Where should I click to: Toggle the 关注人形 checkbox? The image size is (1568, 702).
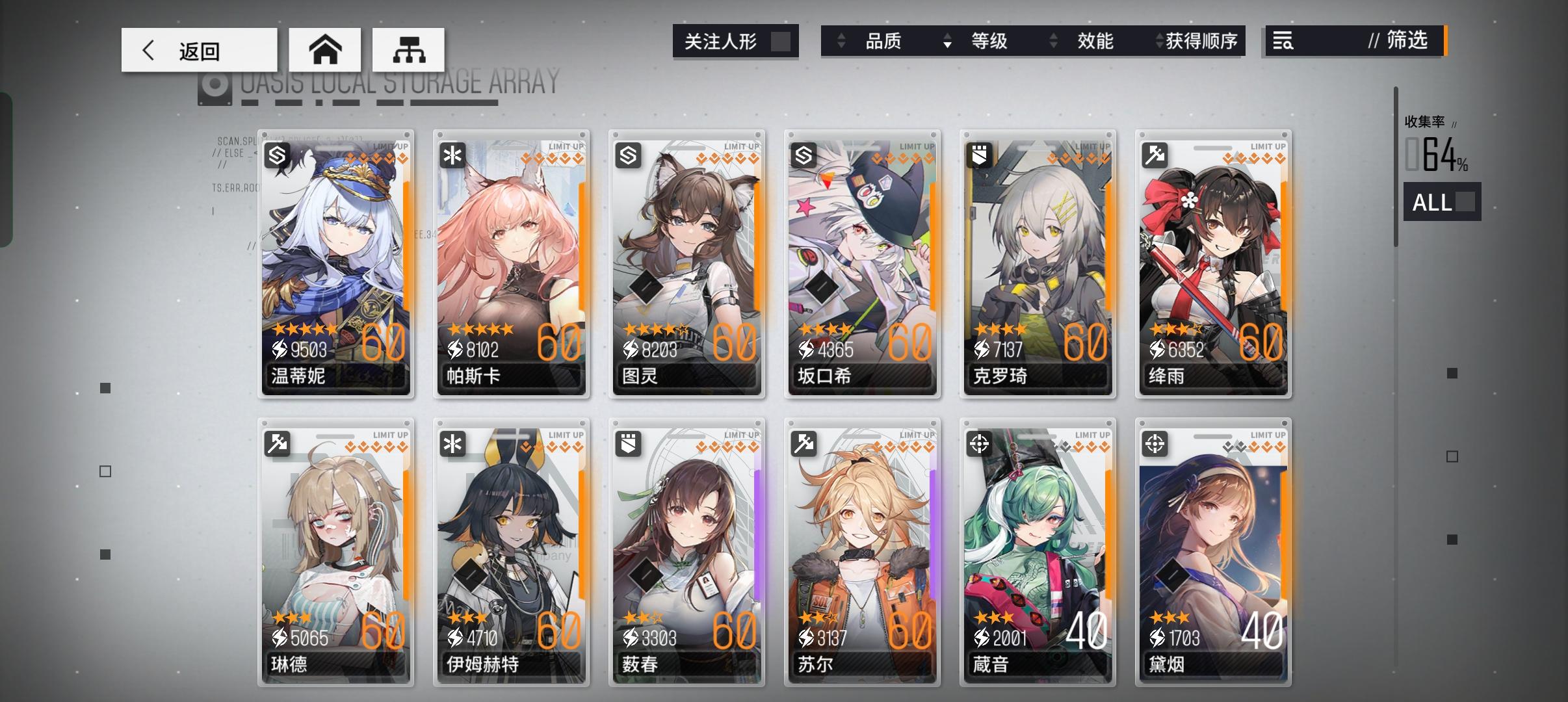pyautogui.click(x=780, y=41)
